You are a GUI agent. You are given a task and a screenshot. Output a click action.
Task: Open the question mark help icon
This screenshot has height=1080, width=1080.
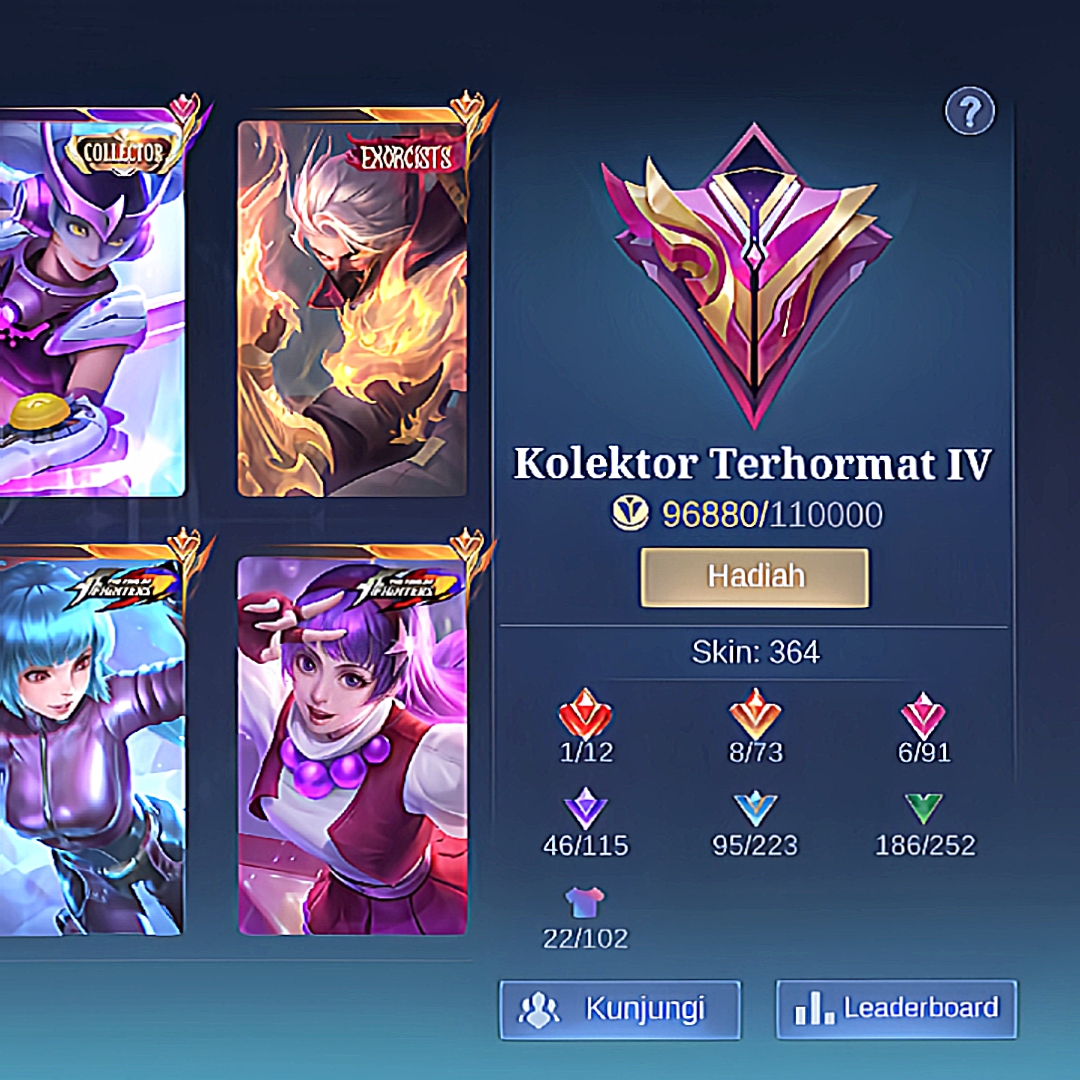point(969,111)
